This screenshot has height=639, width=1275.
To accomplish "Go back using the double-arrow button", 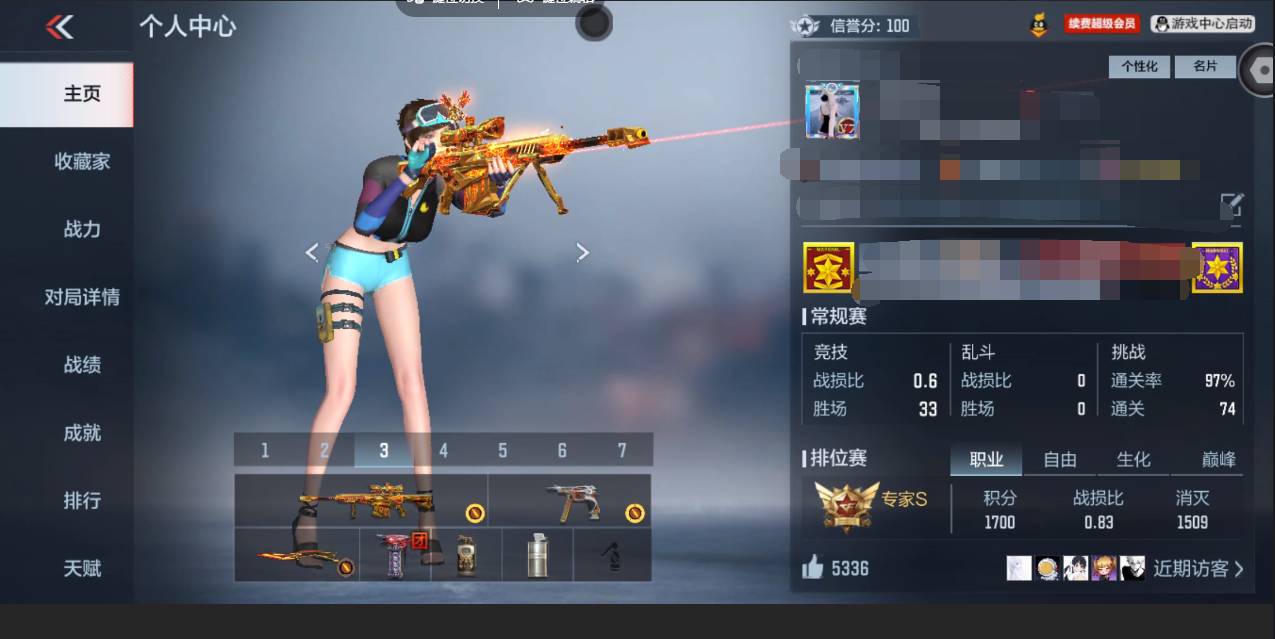I will coord(60,27).
